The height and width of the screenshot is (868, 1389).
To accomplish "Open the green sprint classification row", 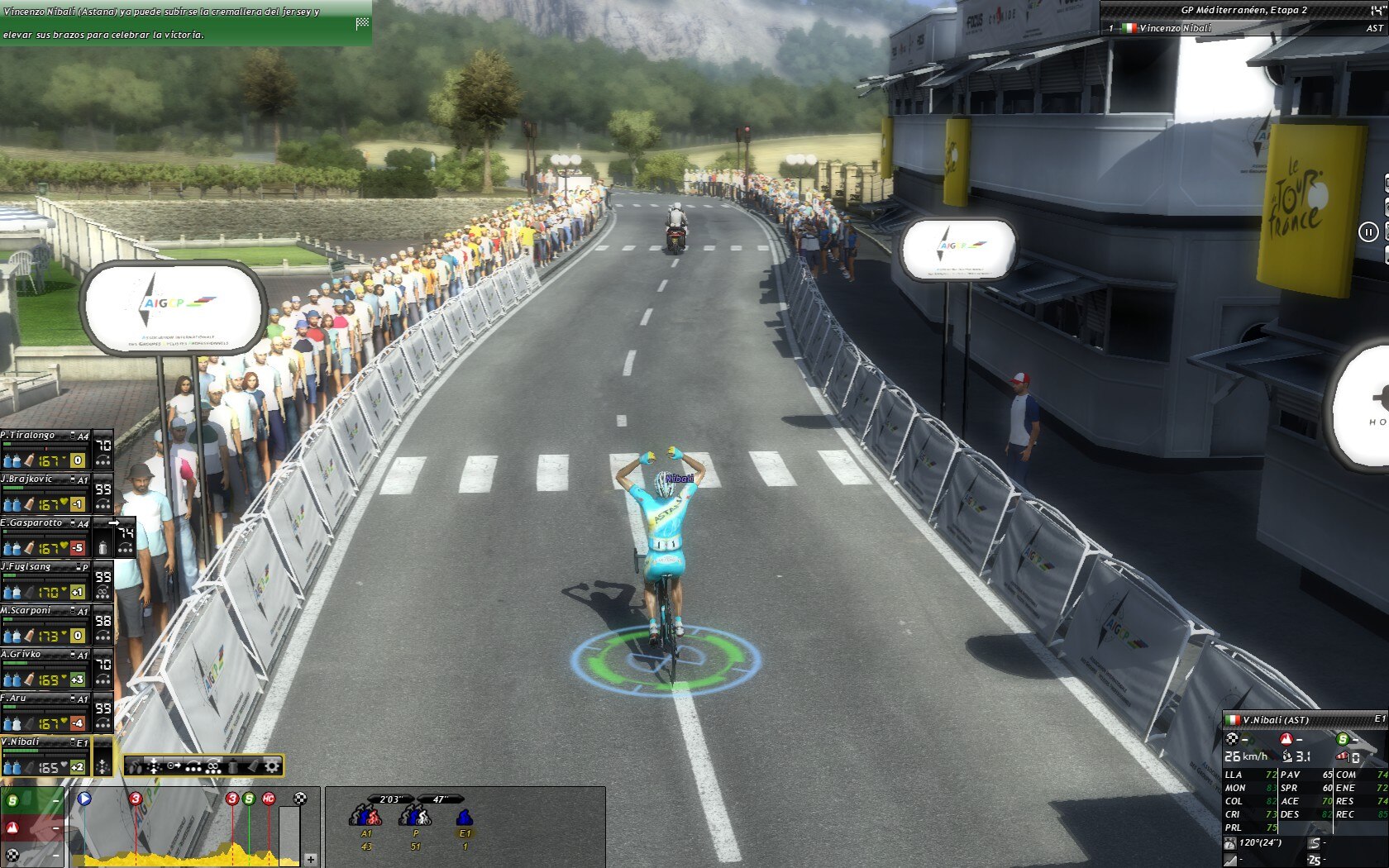I will pos(31,801).
